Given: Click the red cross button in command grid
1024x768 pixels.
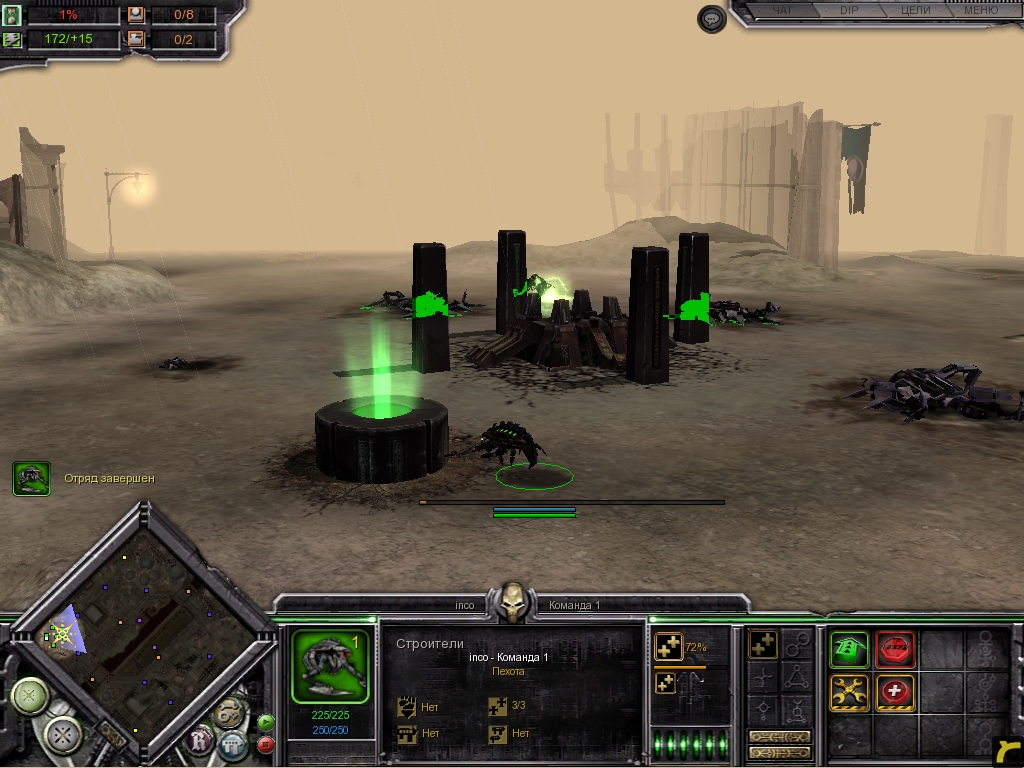Looking at the screenshot, I should click(895, 692).
